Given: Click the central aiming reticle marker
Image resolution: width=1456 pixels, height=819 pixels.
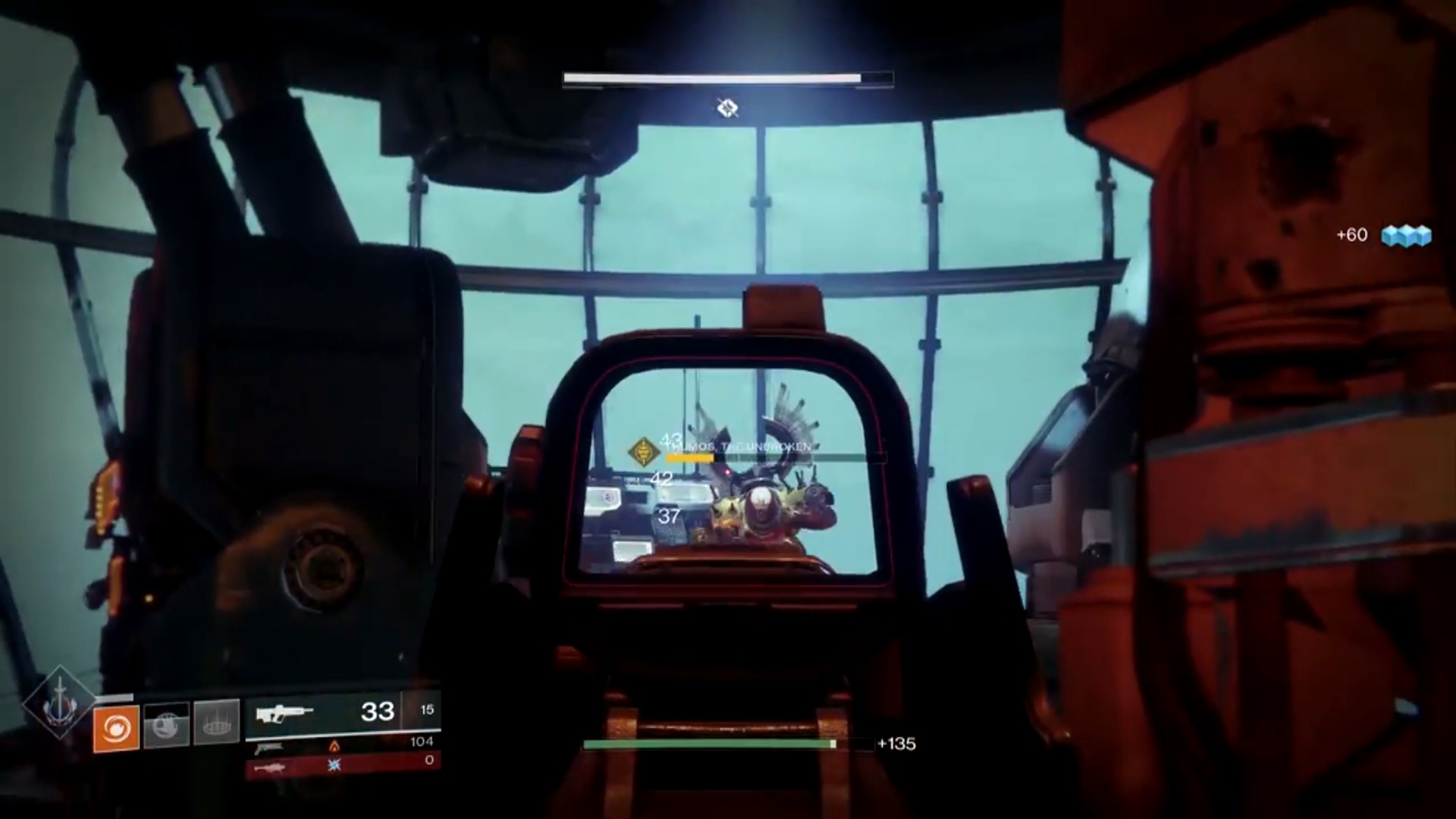Looking at the screenshot, I should click(x=727, y=108).
